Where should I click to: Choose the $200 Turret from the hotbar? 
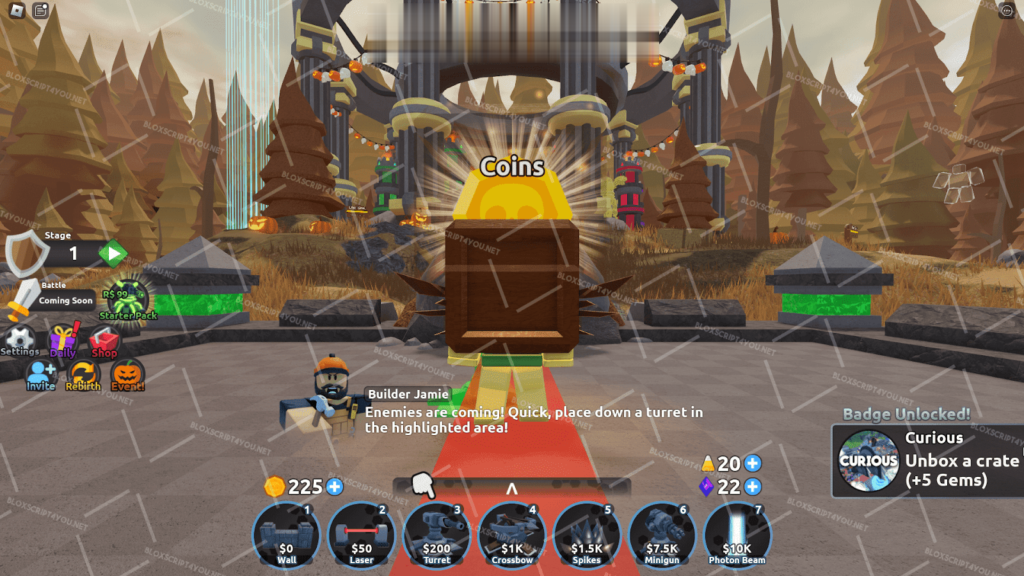(436, 535)
